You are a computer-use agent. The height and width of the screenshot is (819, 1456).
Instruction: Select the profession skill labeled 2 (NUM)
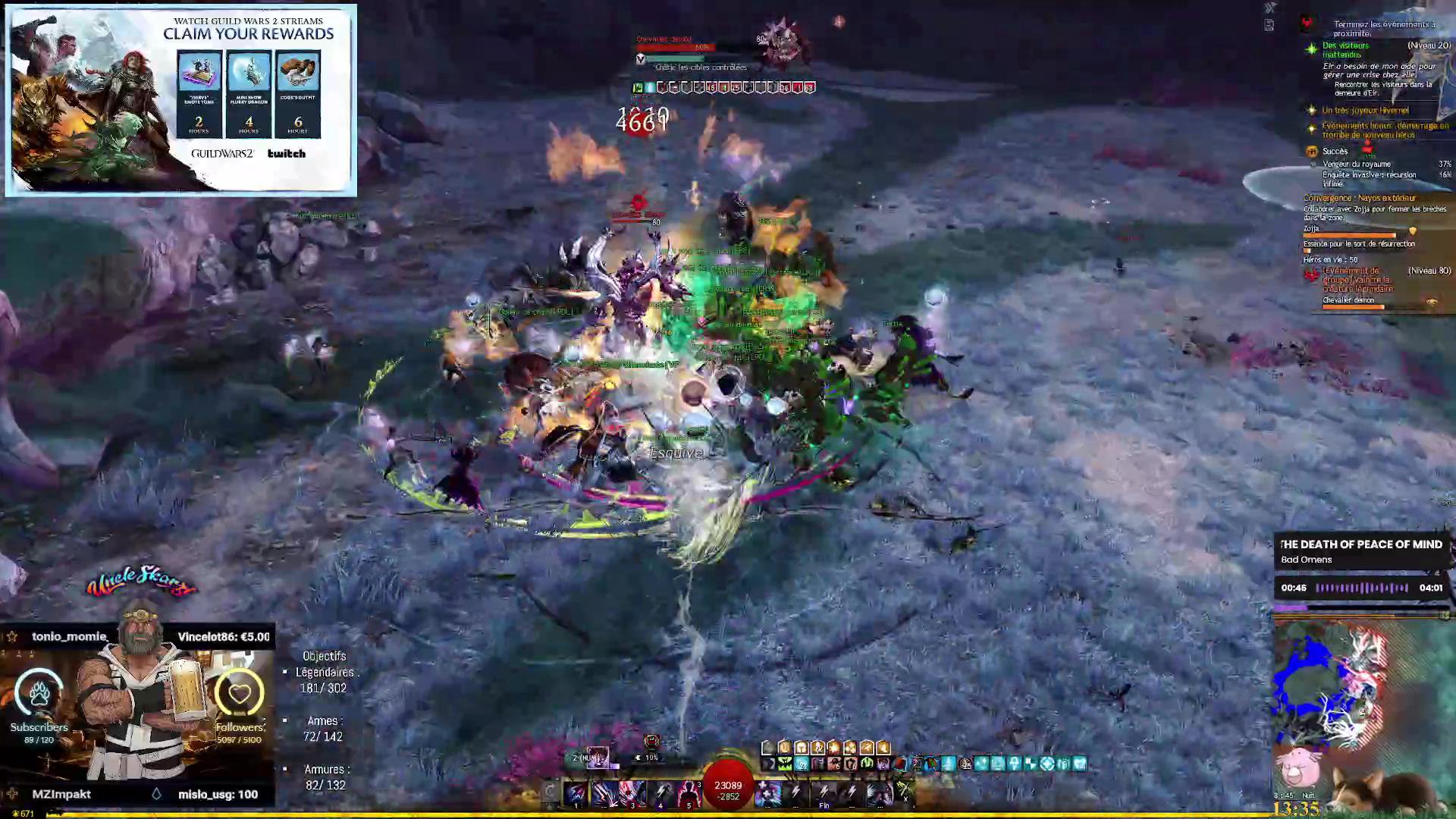coord(596,757)
